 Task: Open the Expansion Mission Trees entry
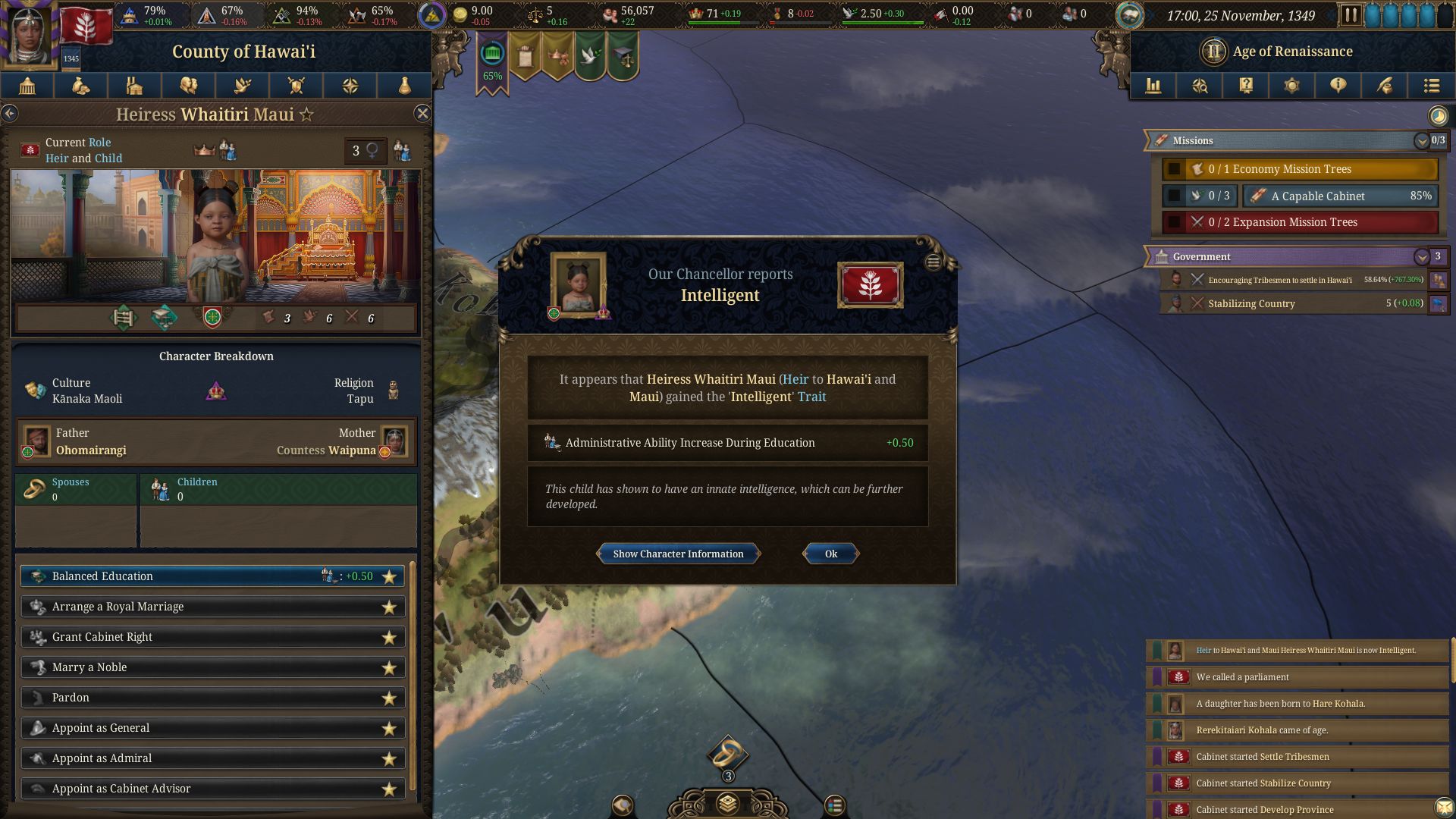(x=1300, y=222)
